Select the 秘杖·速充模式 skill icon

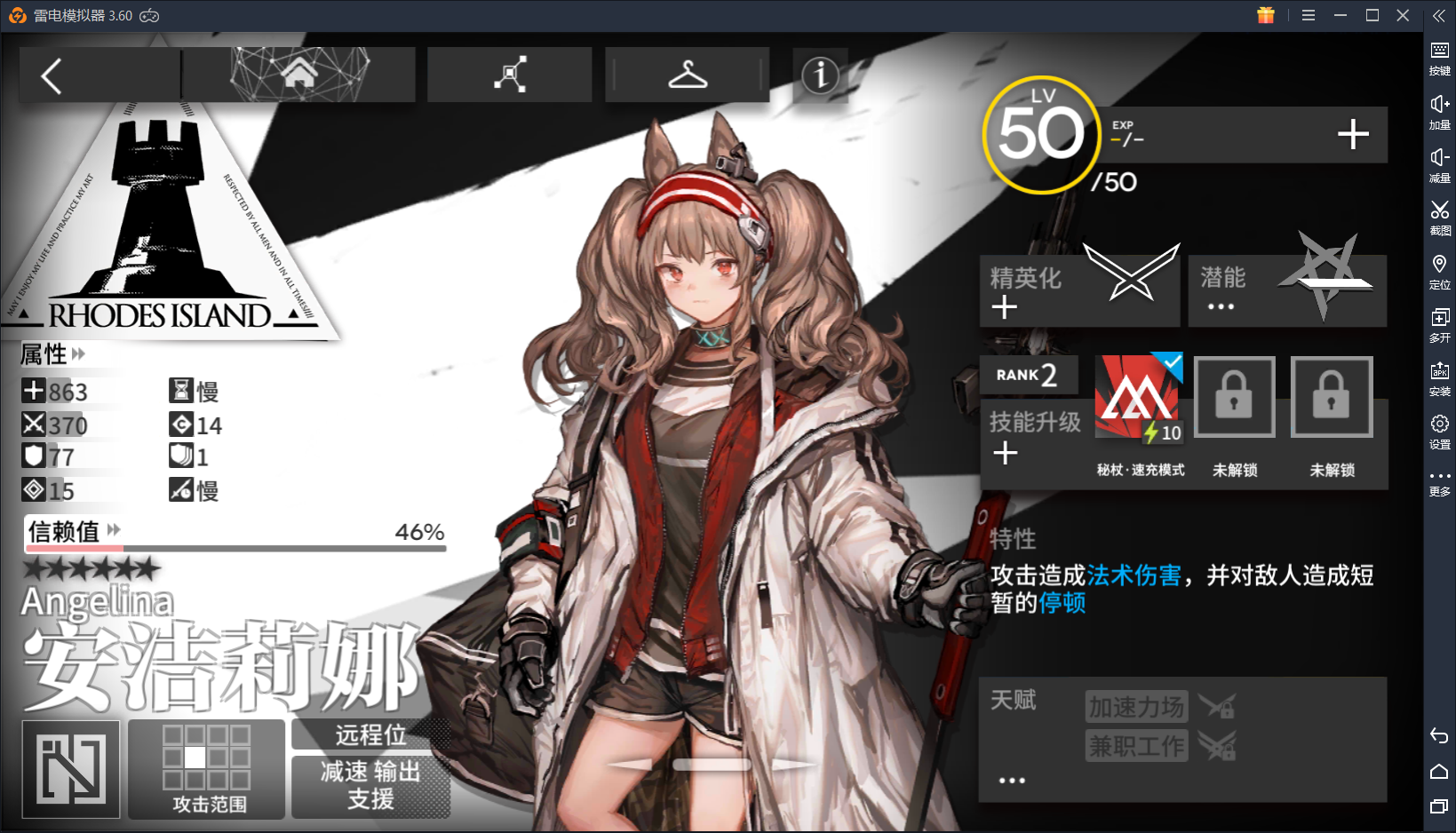pos(1138,397)
